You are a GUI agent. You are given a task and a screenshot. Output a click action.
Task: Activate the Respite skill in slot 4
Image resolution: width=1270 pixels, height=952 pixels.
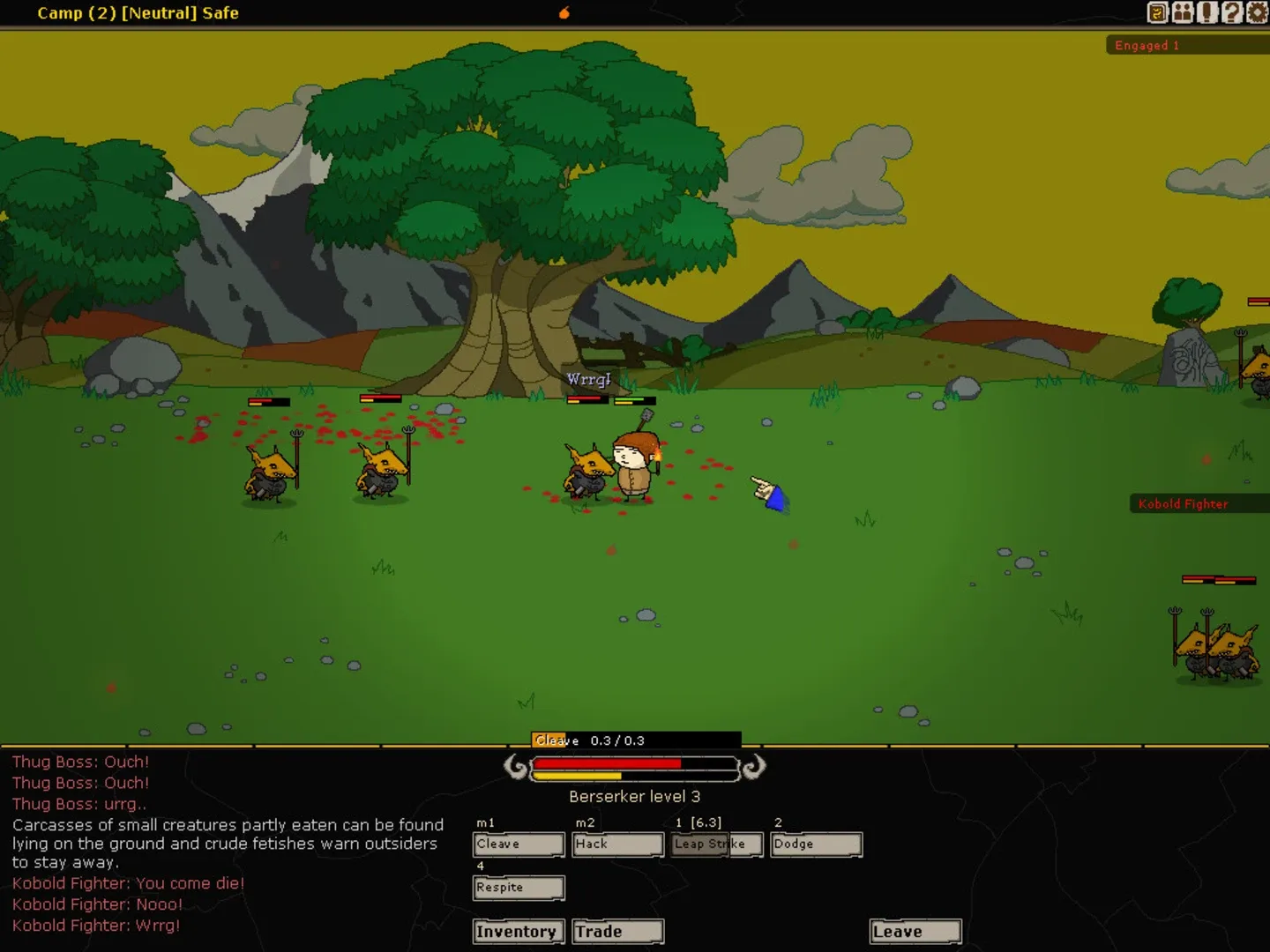pos(519,888)
